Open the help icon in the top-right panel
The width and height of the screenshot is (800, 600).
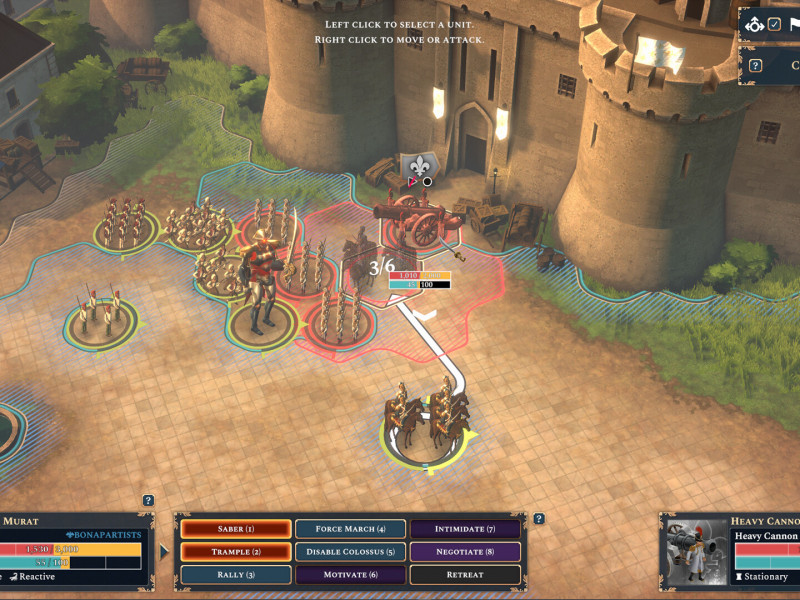pos(756,66)
